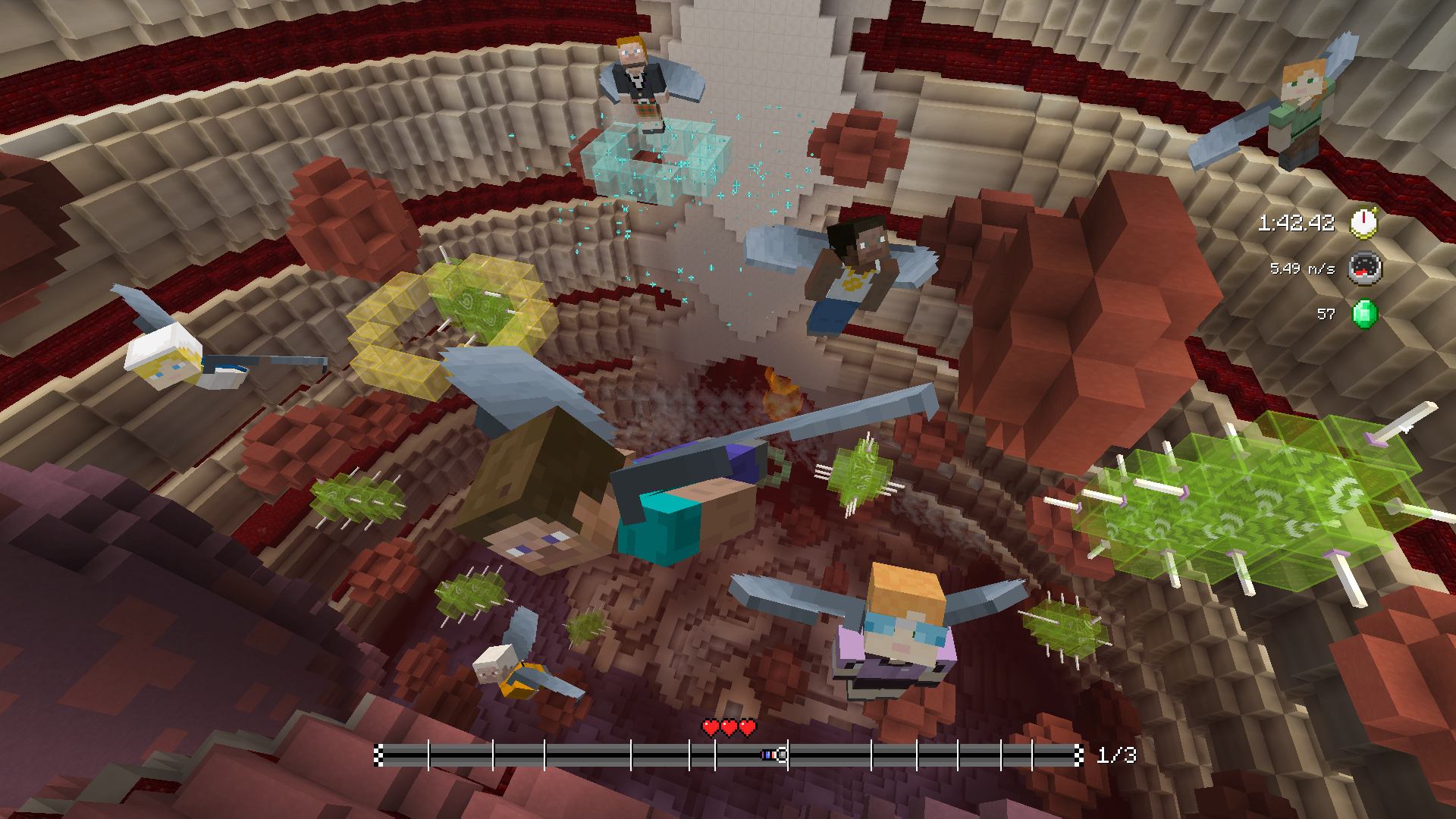Click the checkered flag at the progress bar end

pos(1078,756)
